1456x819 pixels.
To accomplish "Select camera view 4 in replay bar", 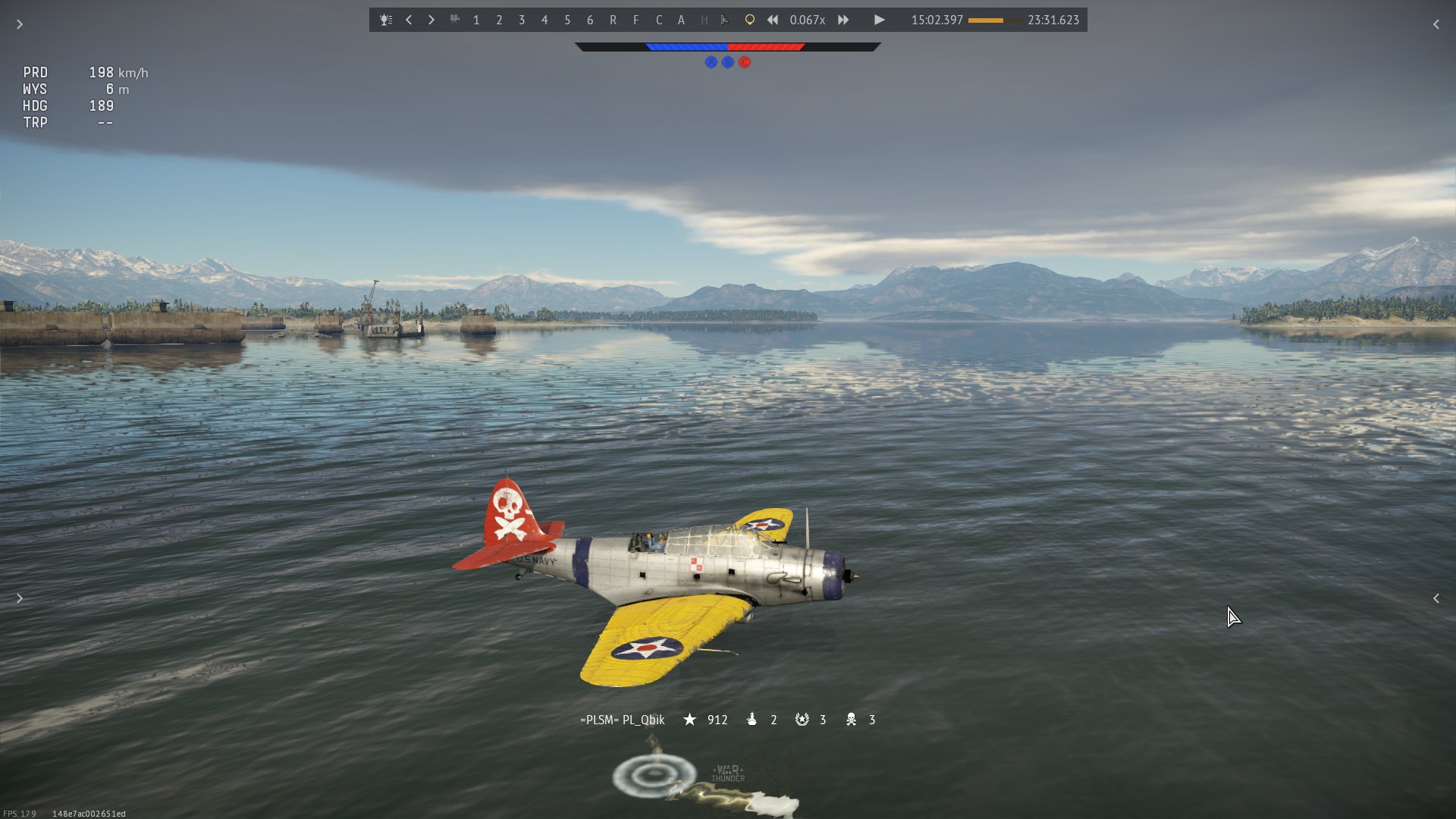I will point(544,20).
